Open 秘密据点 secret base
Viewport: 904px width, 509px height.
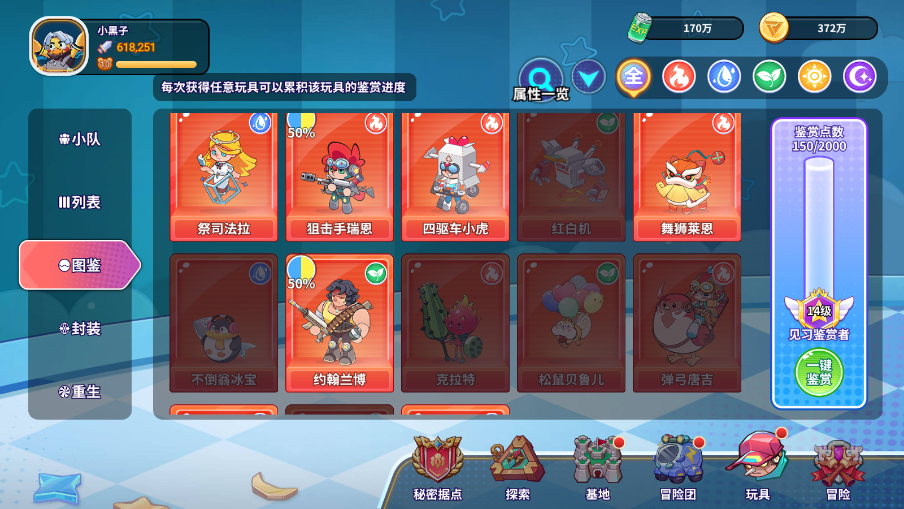(438, 467)
